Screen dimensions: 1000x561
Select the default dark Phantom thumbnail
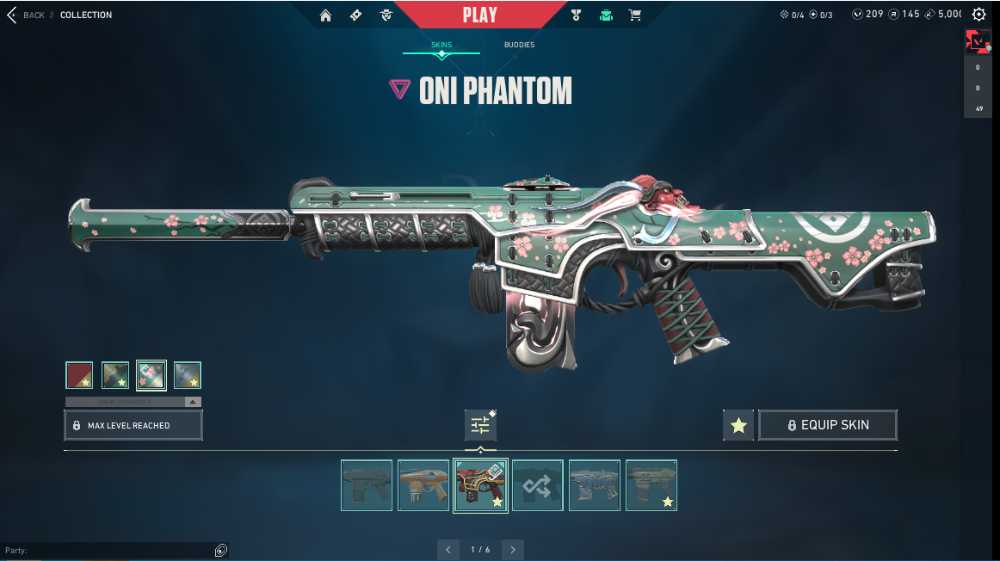(366, 485)
